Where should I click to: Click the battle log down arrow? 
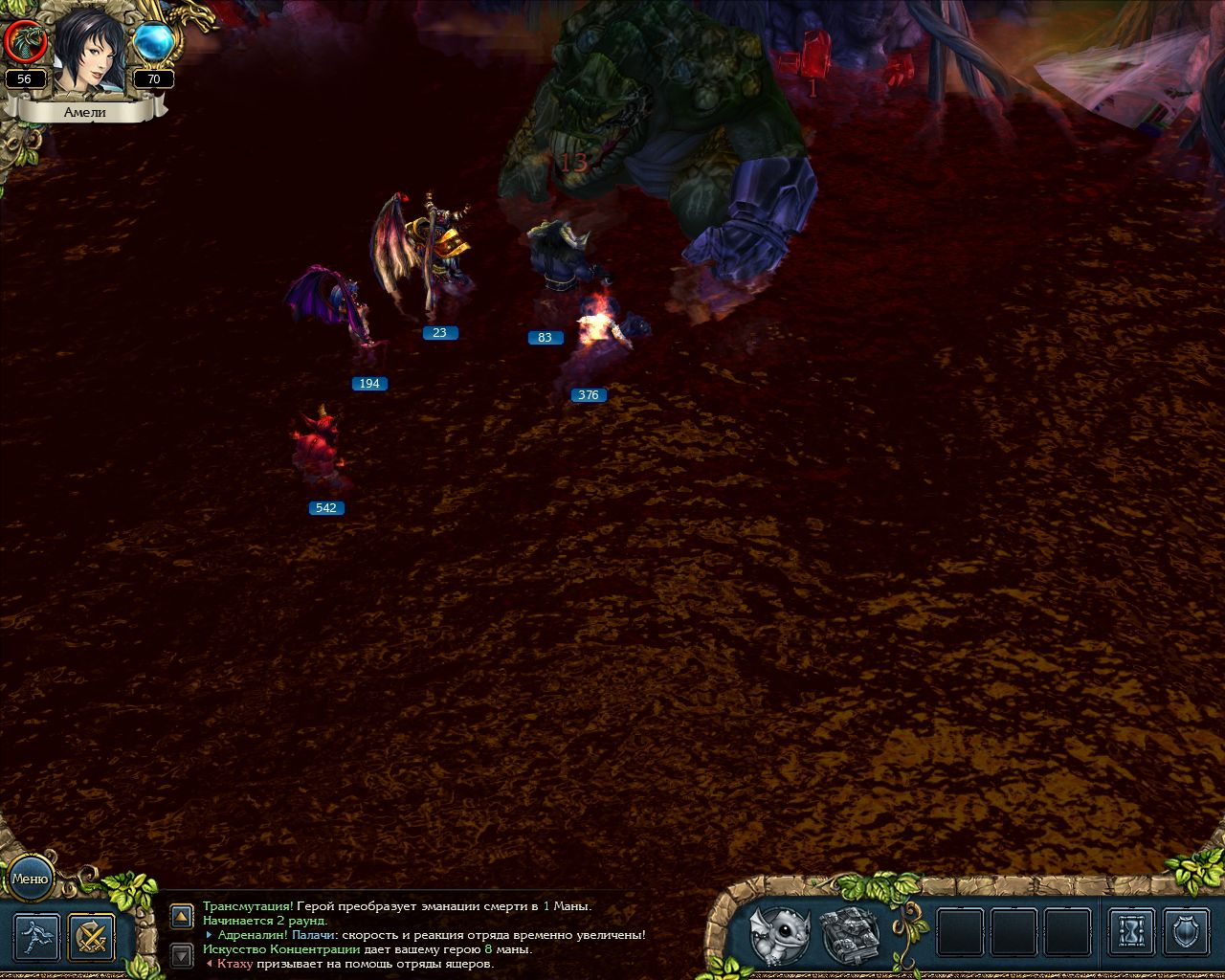coord(182,954)
